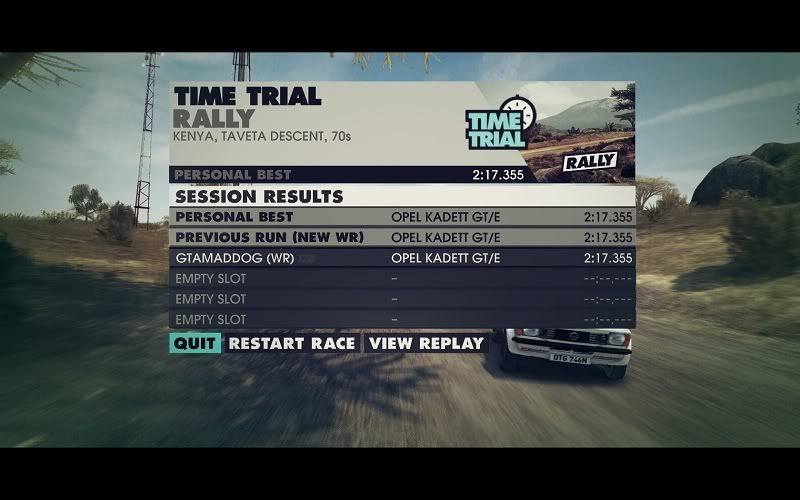View the replay of the run

pos(426,343)
